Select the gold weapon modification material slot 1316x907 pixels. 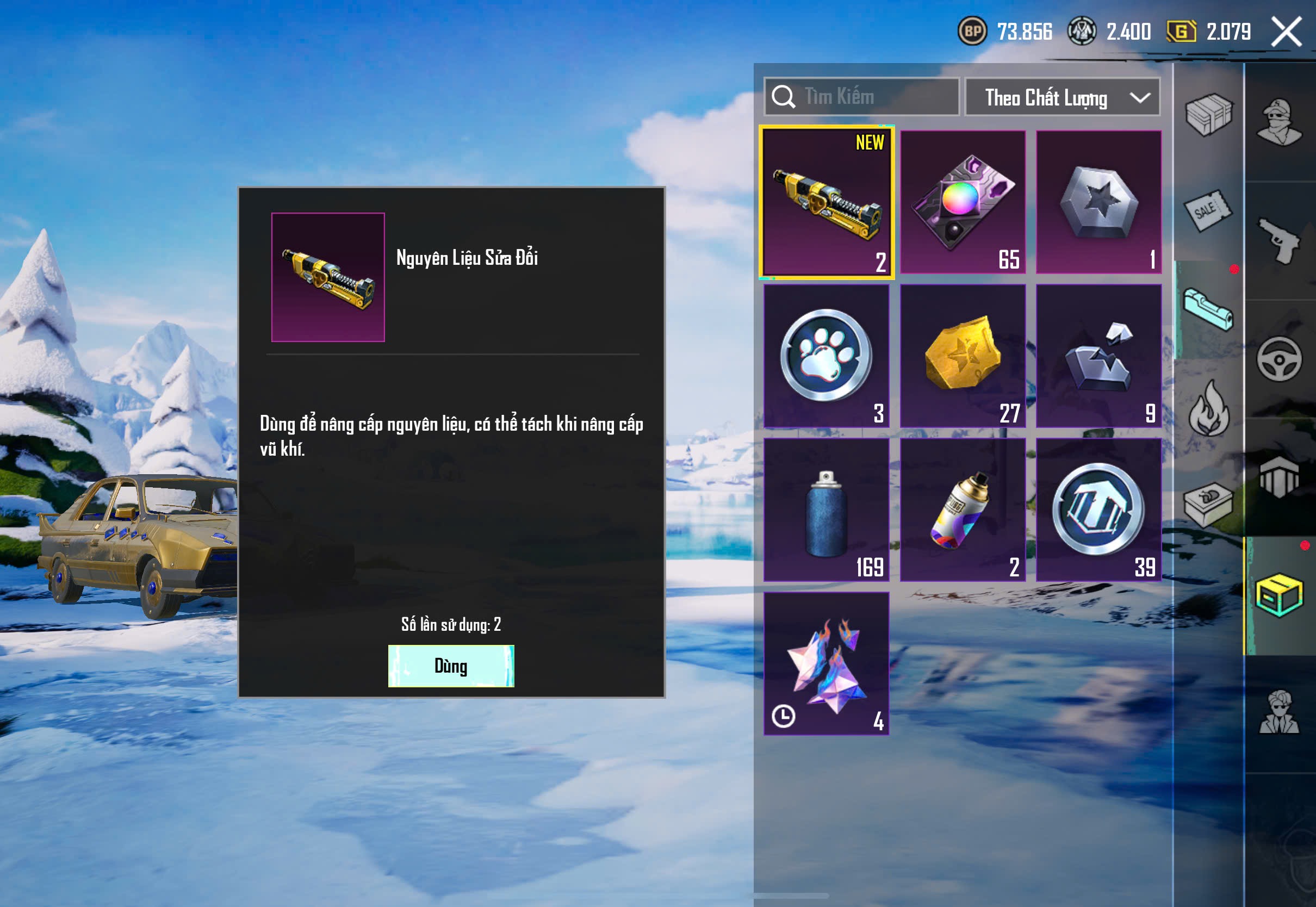(826, 202)
